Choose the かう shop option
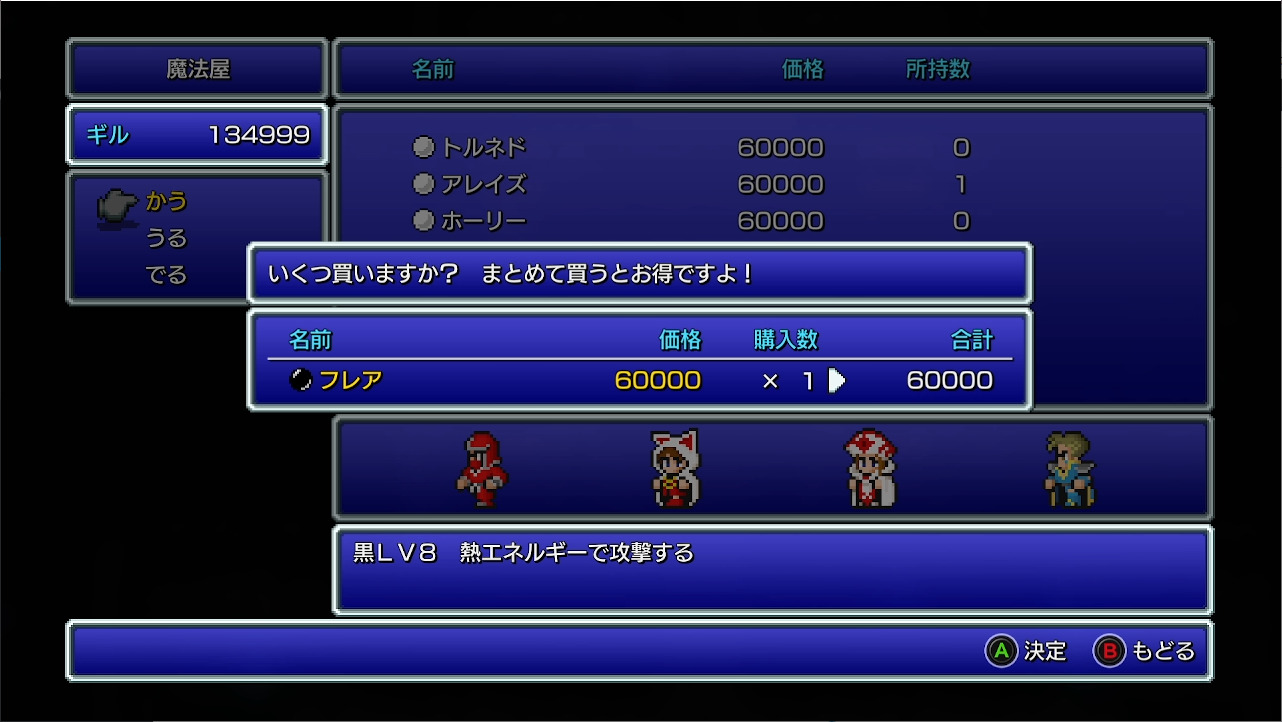1282x722 pixels. 169,200
